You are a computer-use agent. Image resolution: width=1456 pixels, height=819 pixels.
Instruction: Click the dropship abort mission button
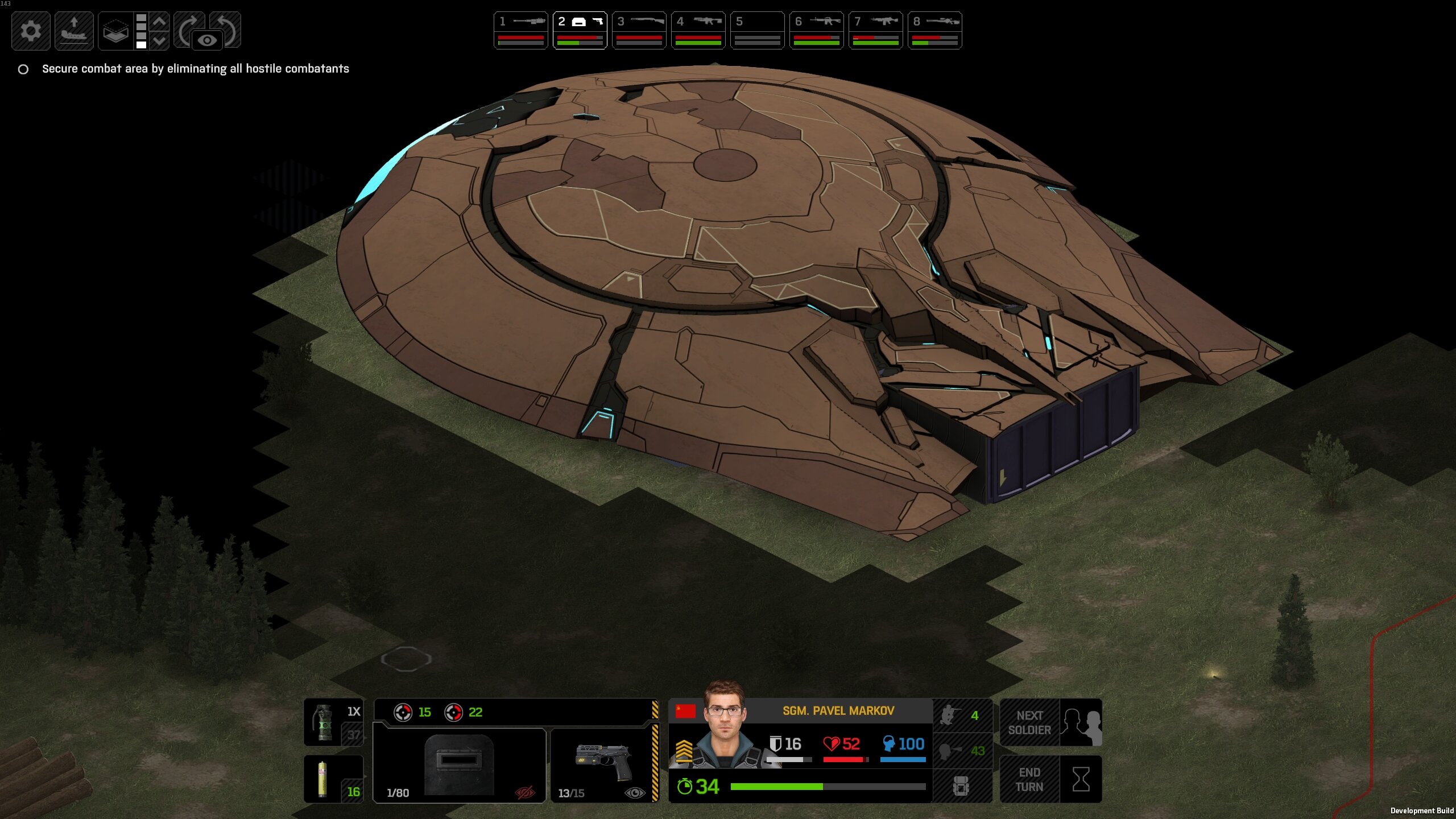point(74,31)
